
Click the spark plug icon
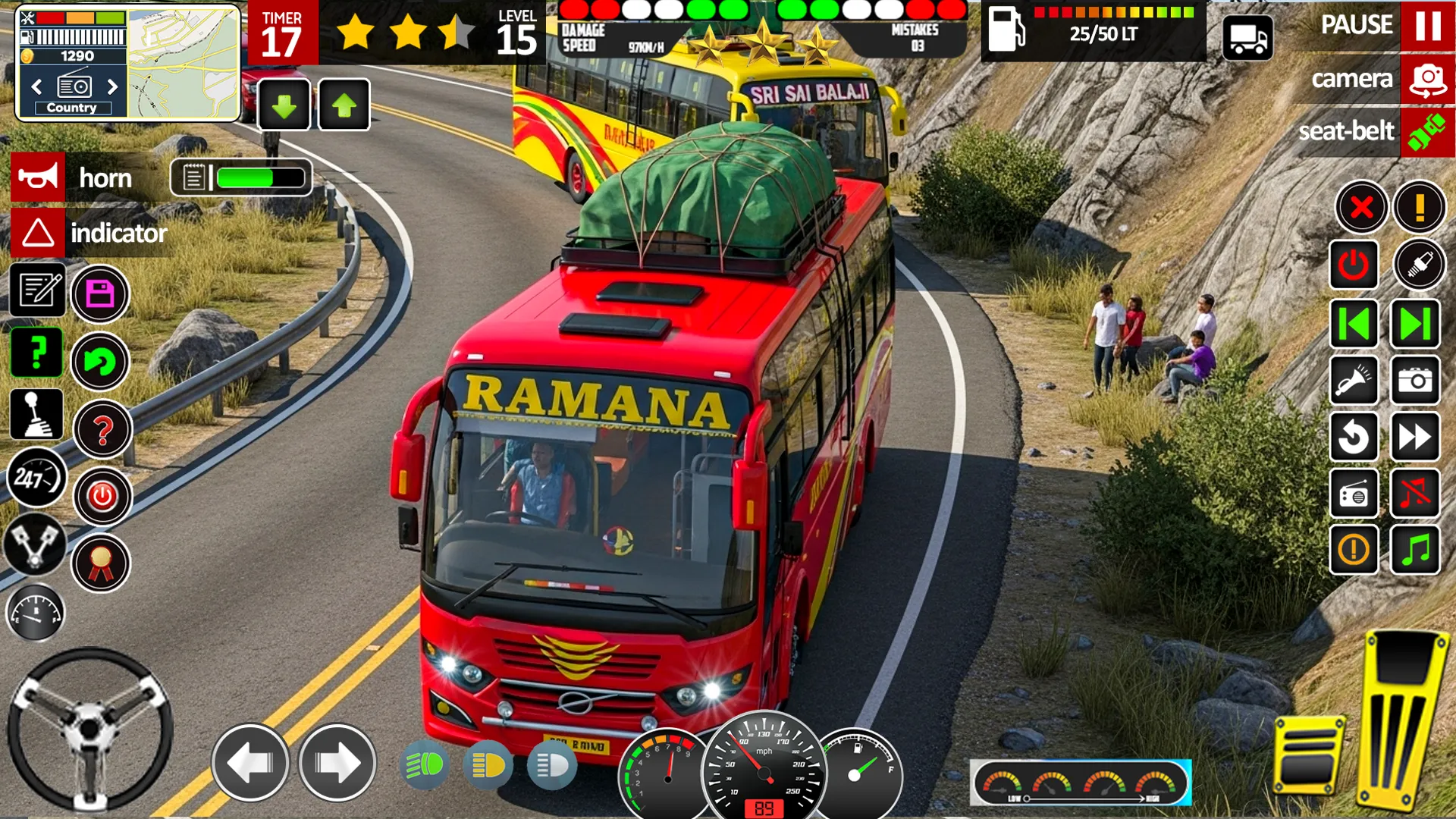(x=1420, y=265)
